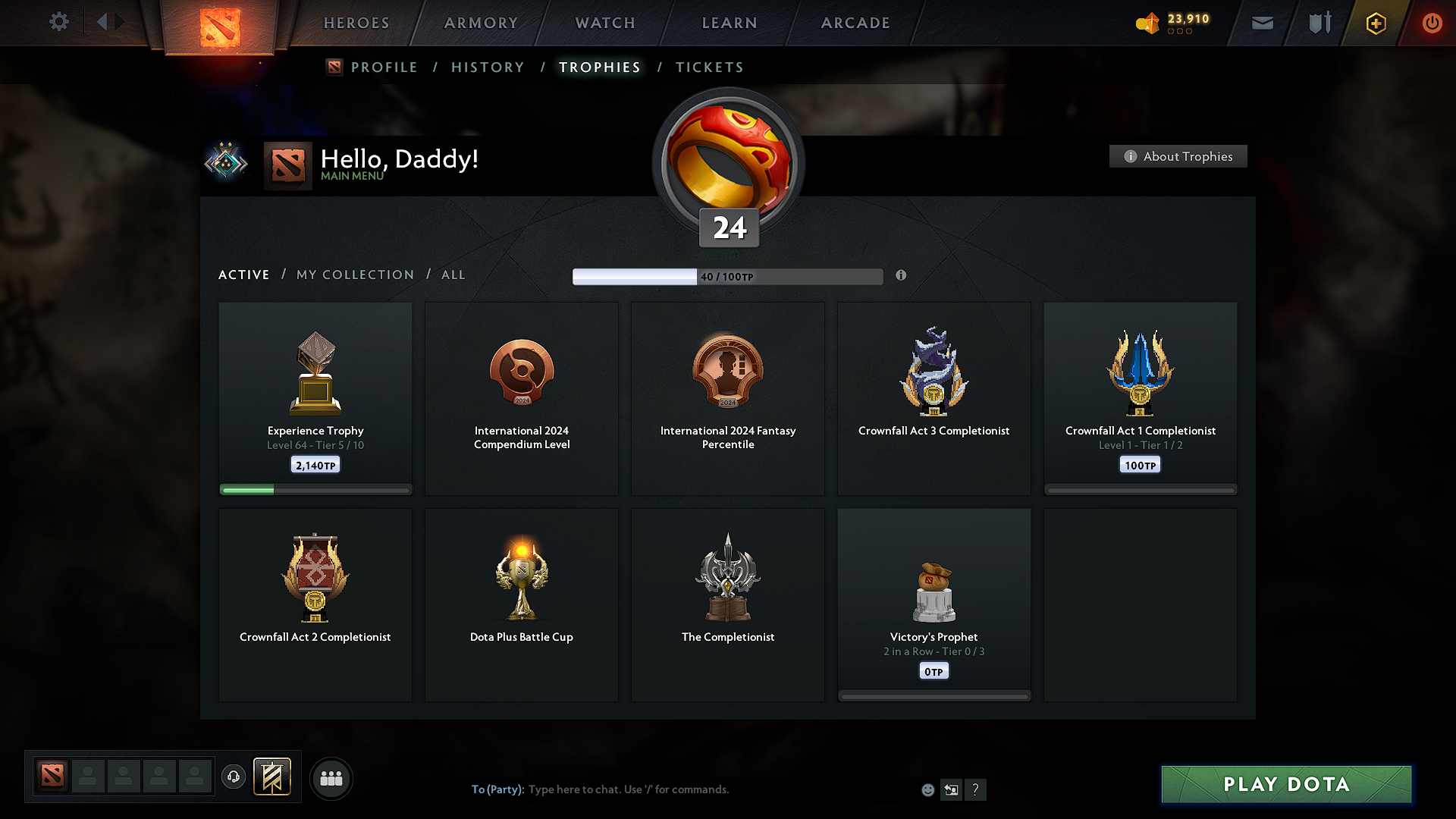This screenshot has height=819, width=1456.
Task: Open the settings gear menu
Action: 59,22
